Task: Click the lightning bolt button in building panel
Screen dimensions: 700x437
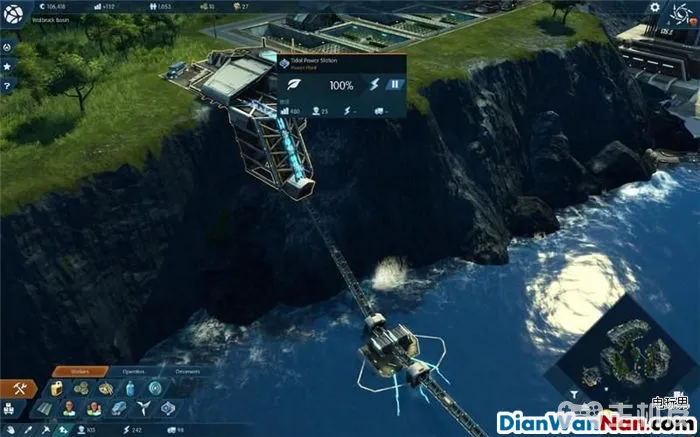Action: [376, 85]
